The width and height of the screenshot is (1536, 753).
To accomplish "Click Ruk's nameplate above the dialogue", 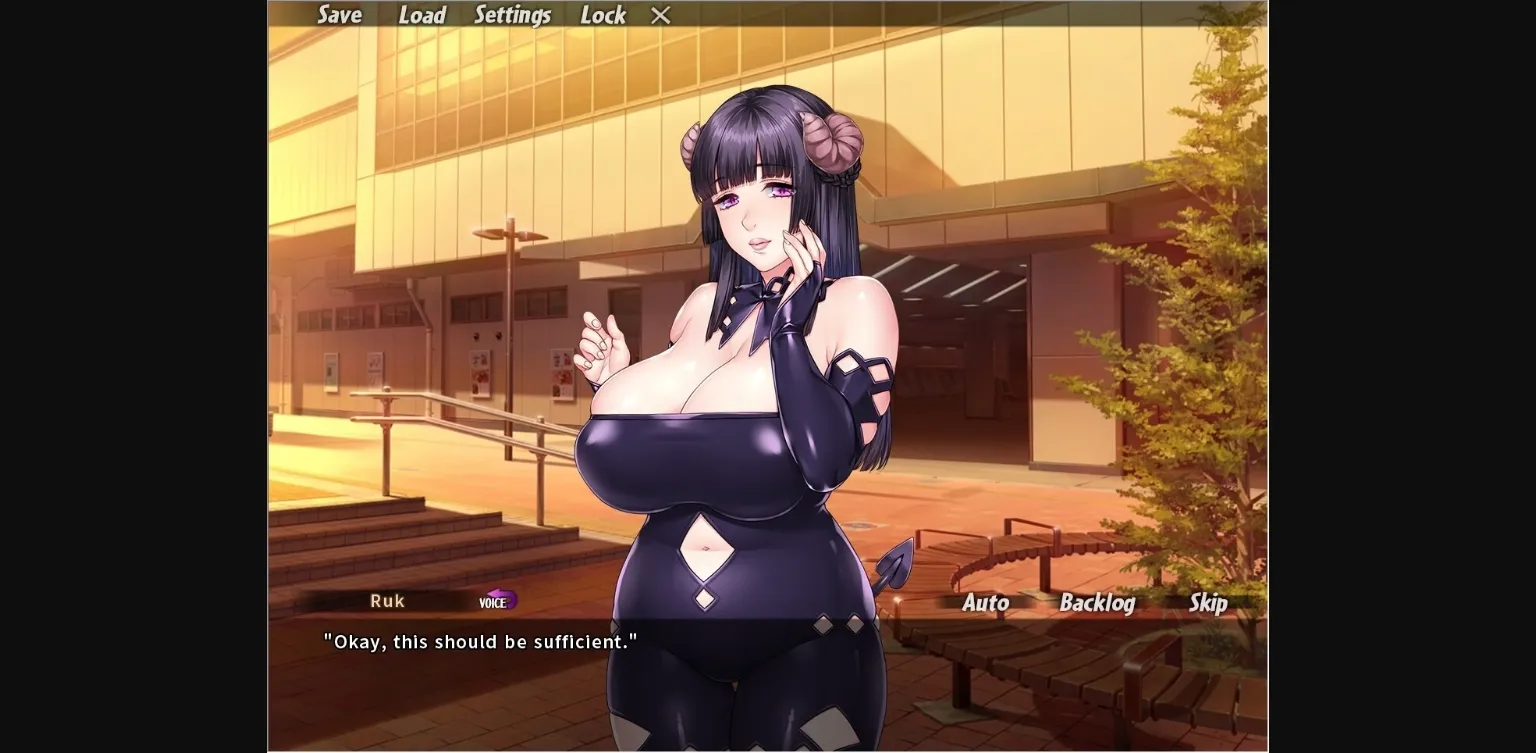I will click(x=386, y=600).
